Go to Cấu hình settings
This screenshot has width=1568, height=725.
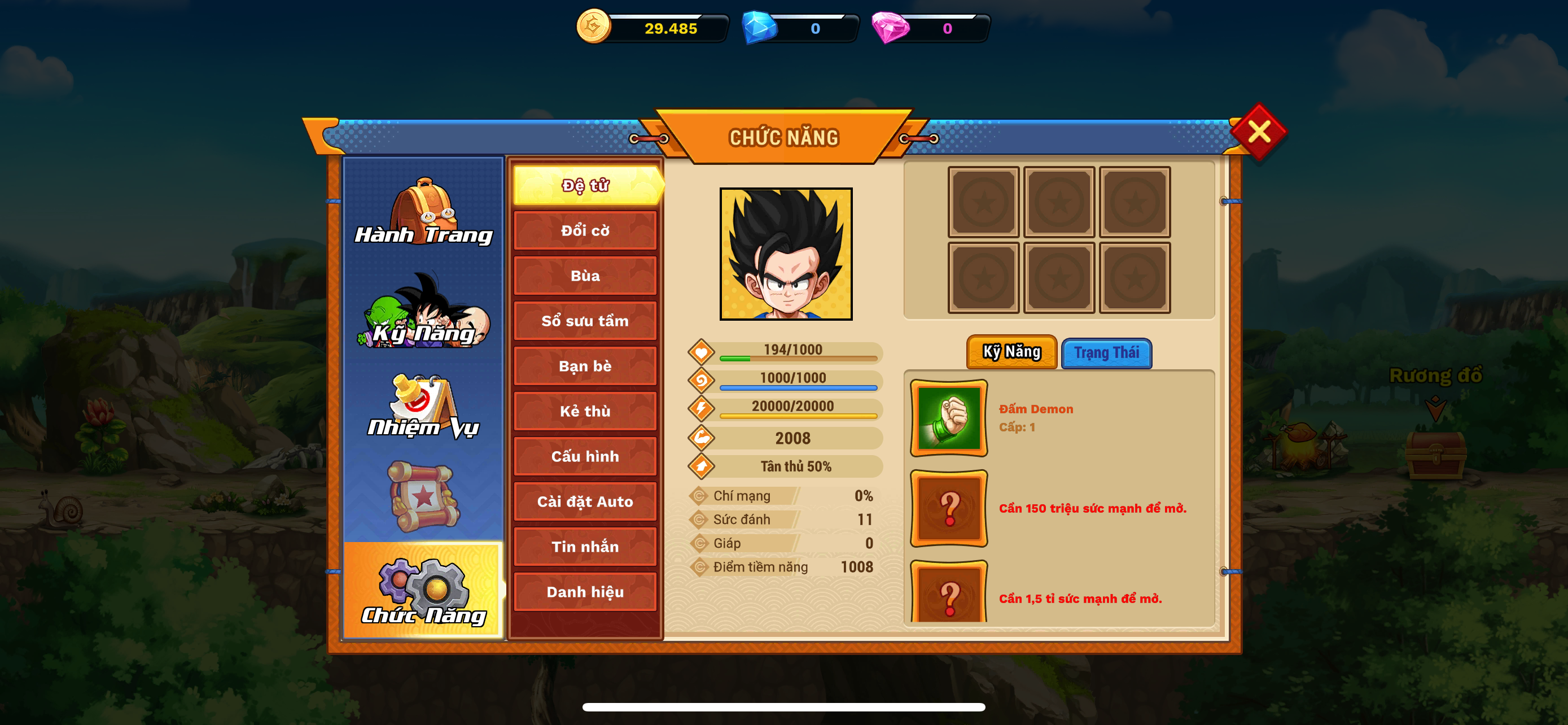tap(585, 456)
